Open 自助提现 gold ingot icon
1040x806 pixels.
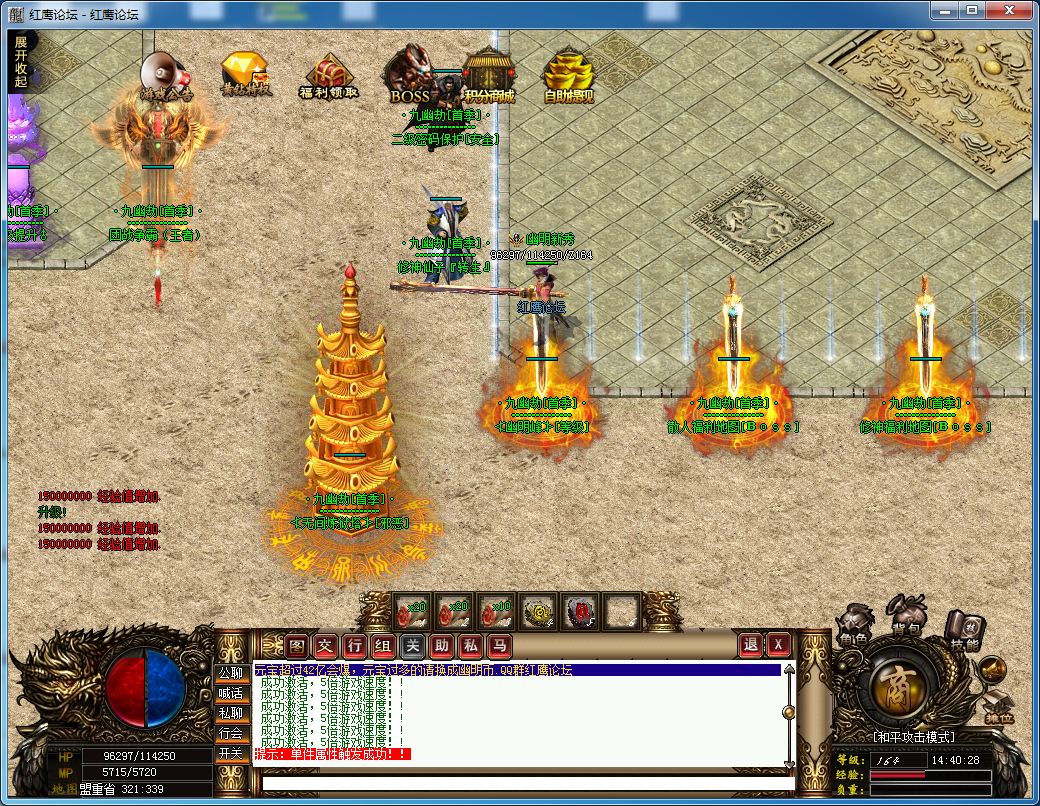click(567, 76)
